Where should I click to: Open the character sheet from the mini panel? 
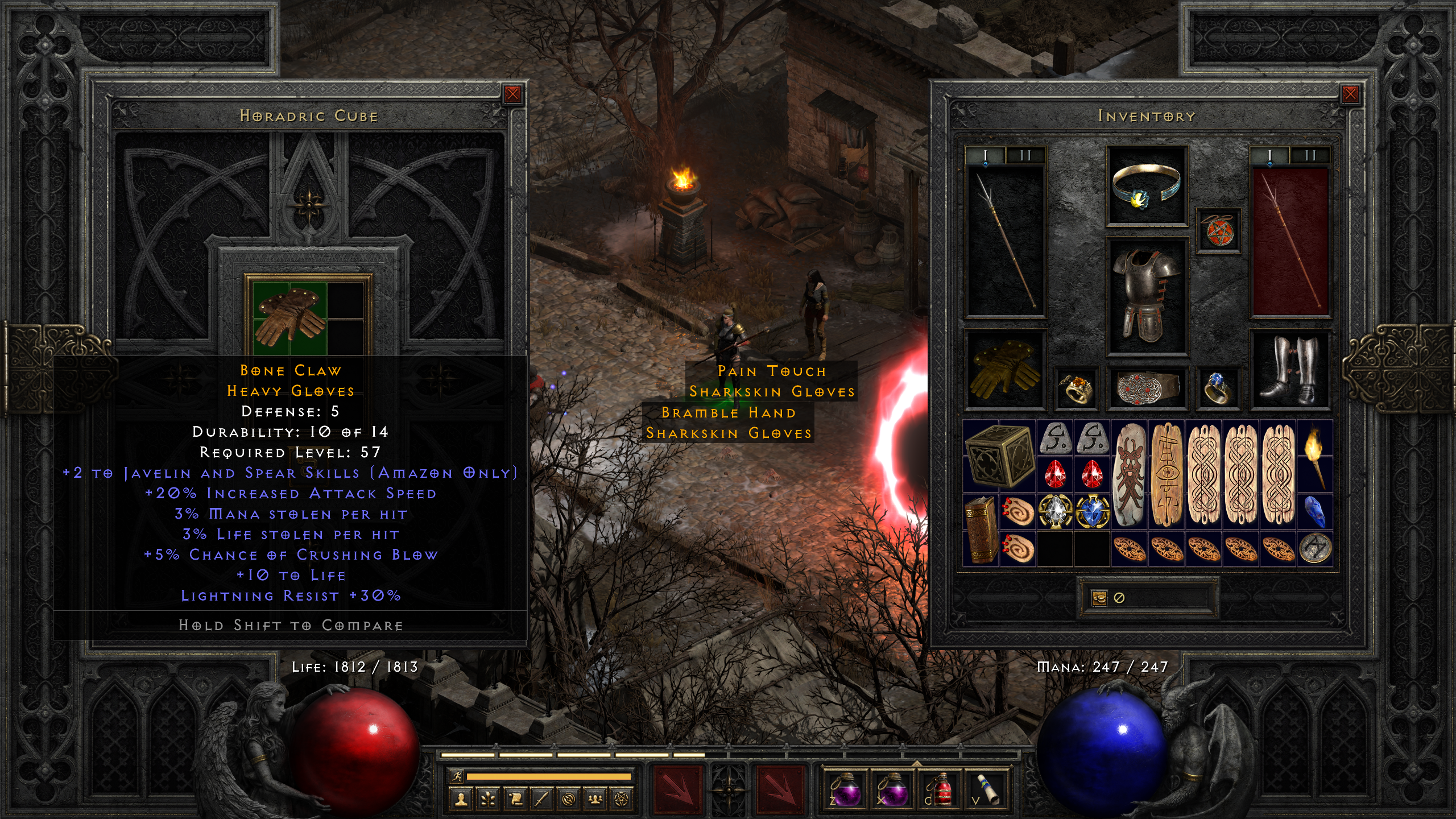click(461, 799)
